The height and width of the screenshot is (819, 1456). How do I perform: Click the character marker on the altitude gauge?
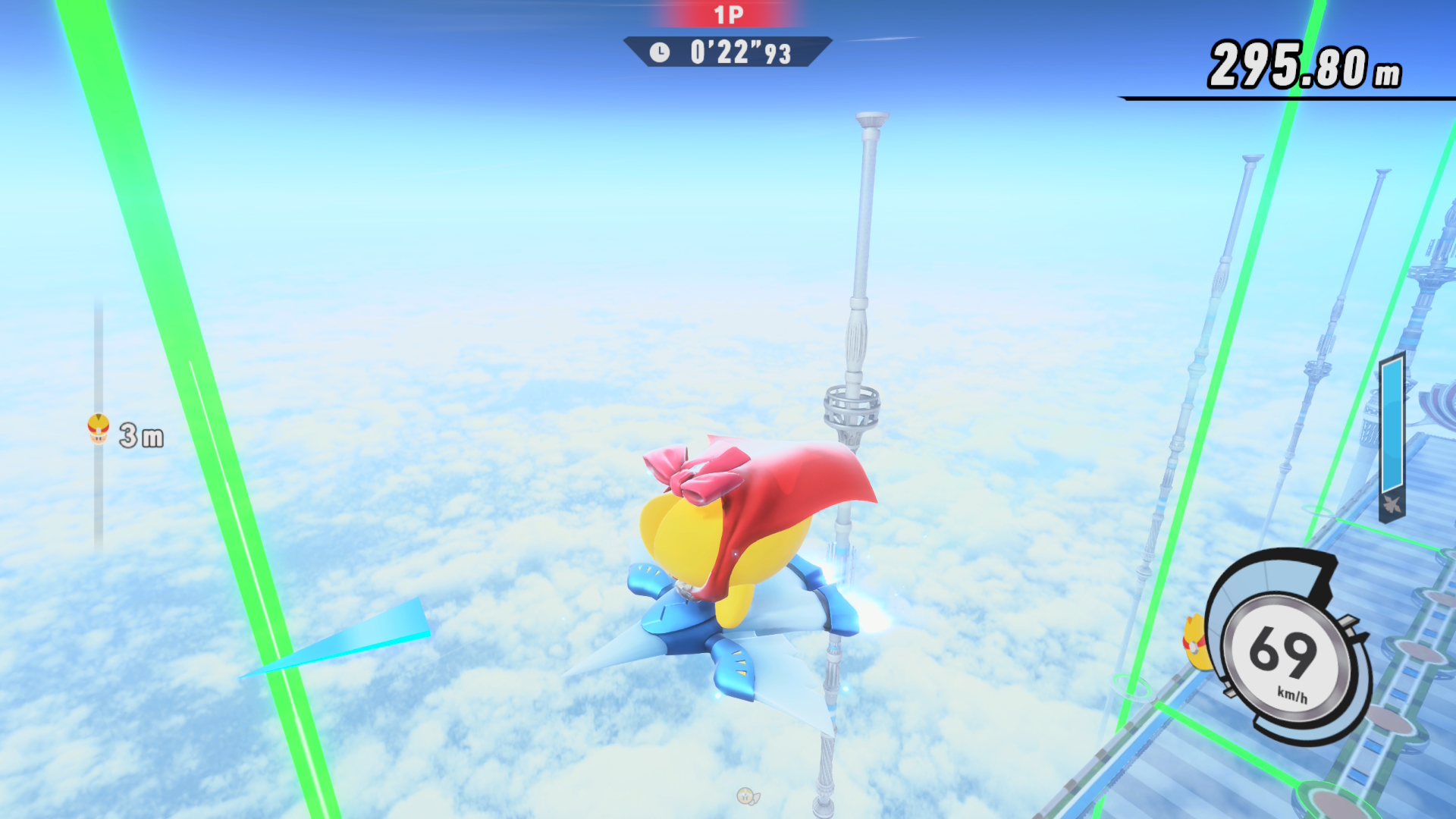pos(99,428)
